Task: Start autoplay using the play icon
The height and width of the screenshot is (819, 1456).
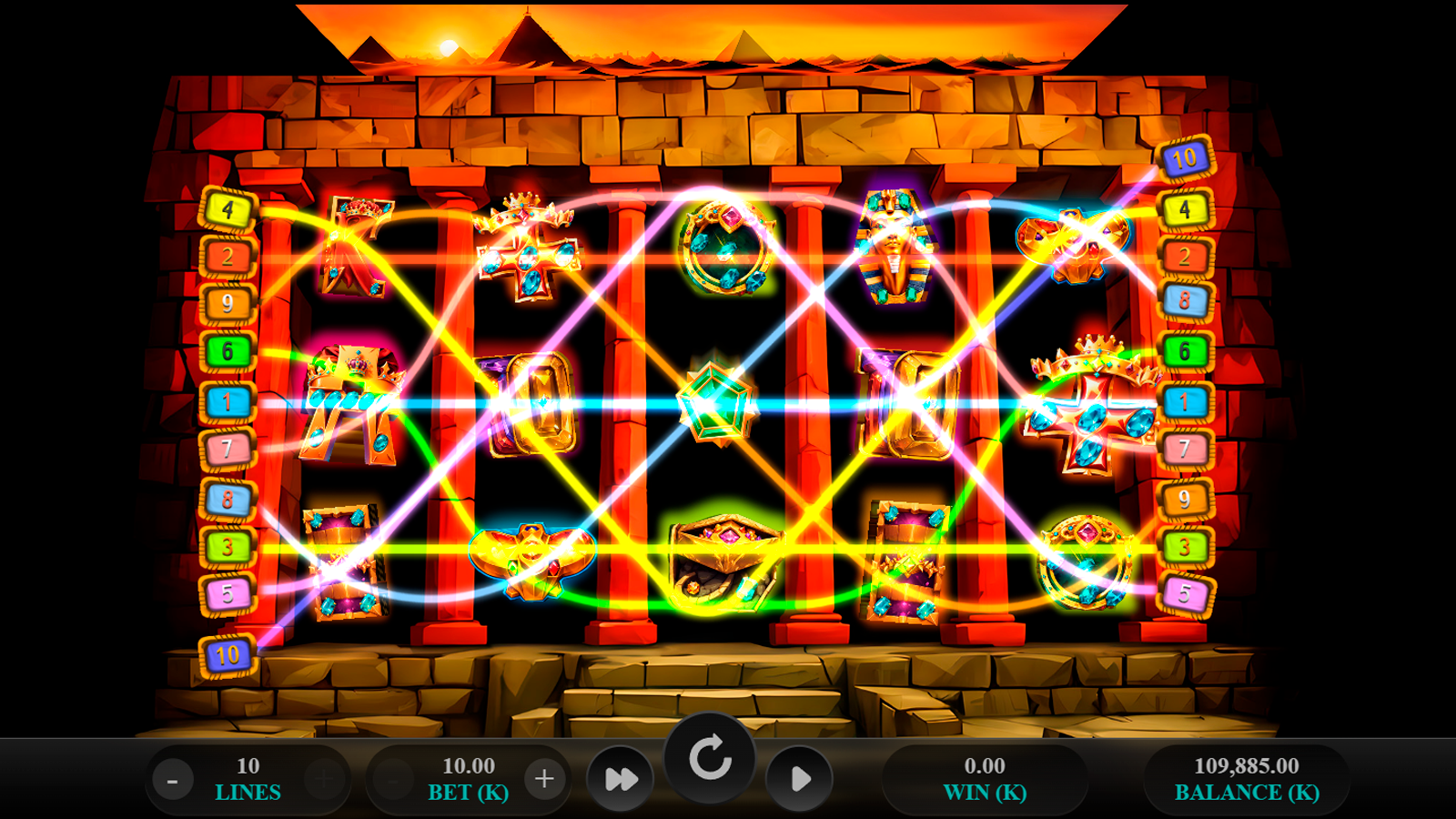Action: [801, 779]
